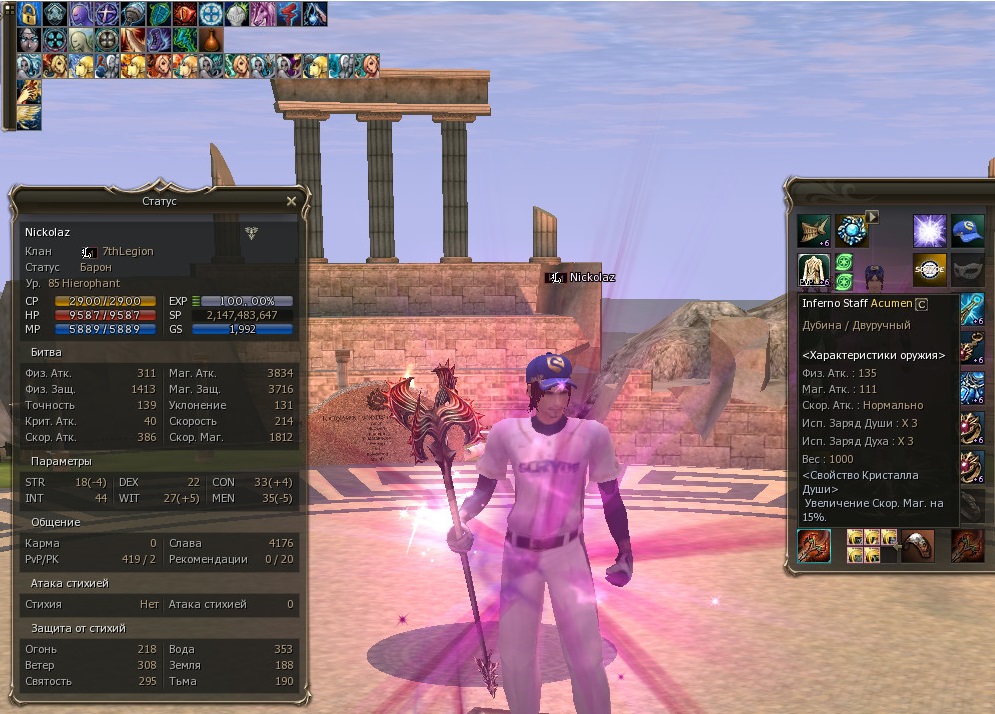Click the grey mask accessory slot
Screen dimensions: 995x714
pyautogui.click(x=967, y=269)
